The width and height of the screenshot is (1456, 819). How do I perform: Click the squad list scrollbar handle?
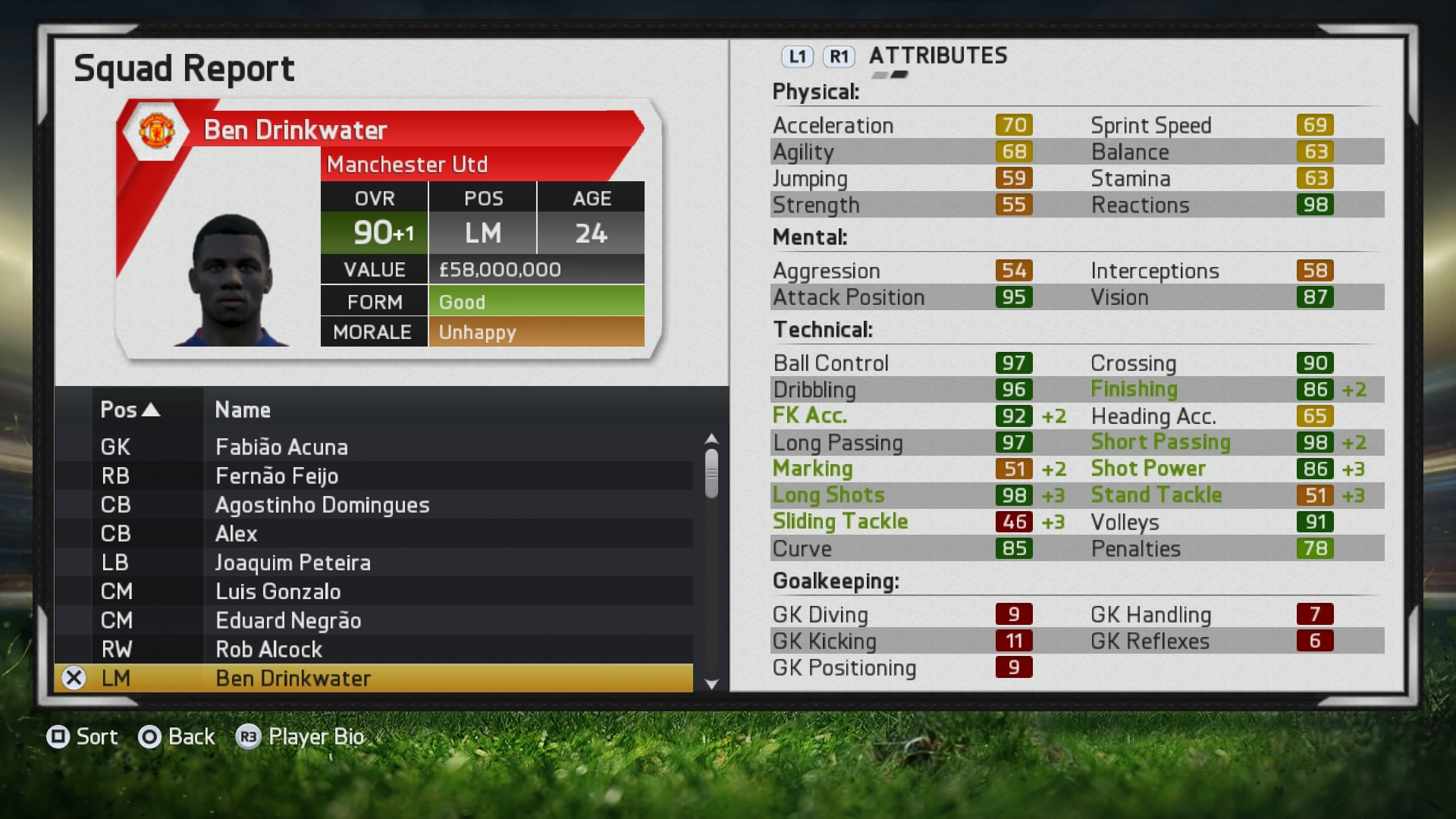click(x=711, y=473)
